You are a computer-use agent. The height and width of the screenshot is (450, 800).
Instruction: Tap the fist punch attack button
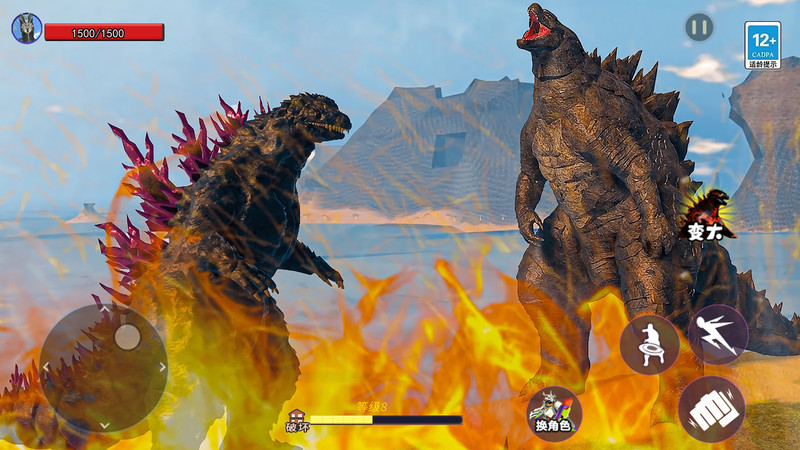(711, 409)
